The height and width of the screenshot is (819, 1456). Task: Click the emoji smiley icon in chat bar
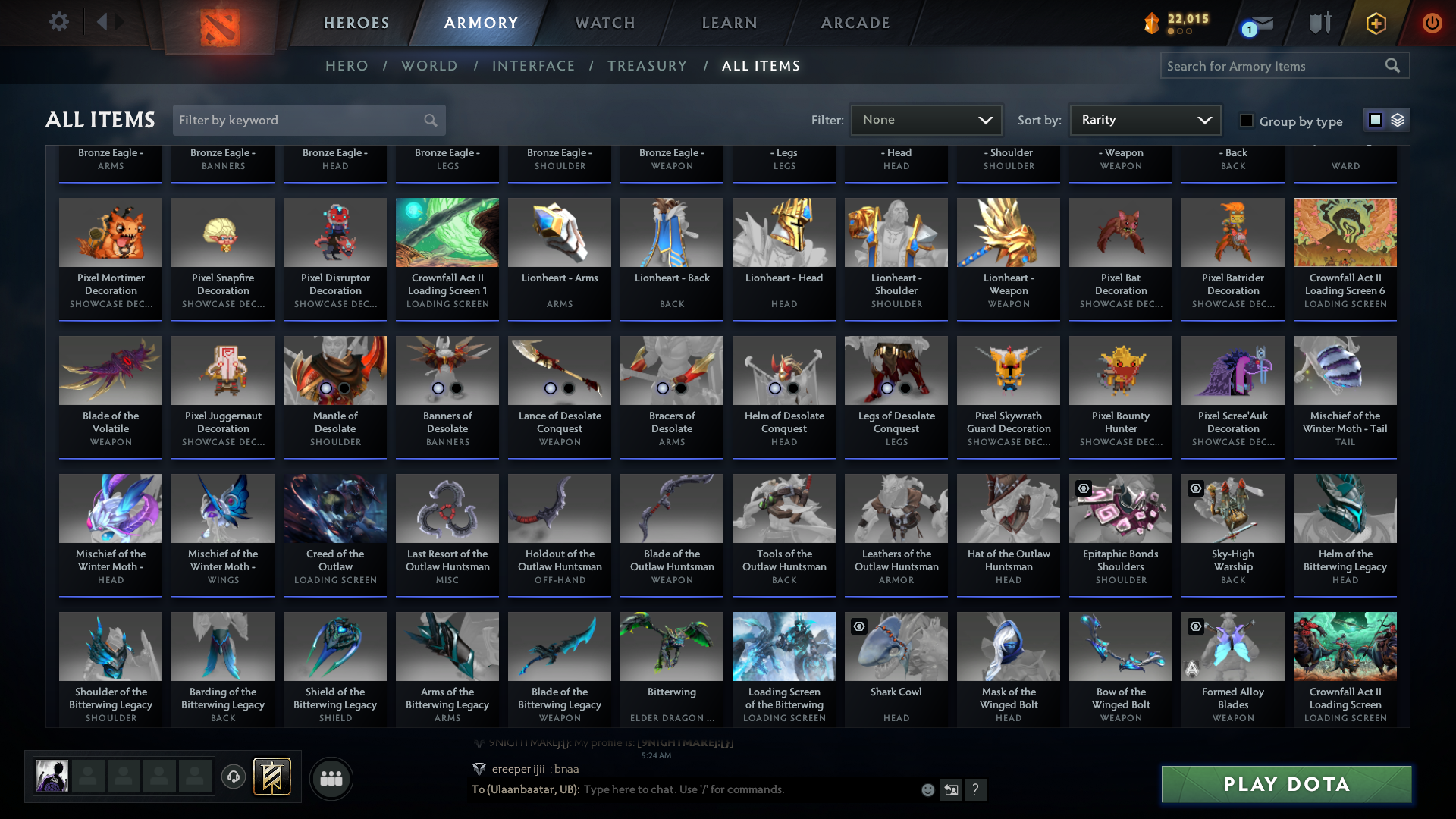coord(927,789)
